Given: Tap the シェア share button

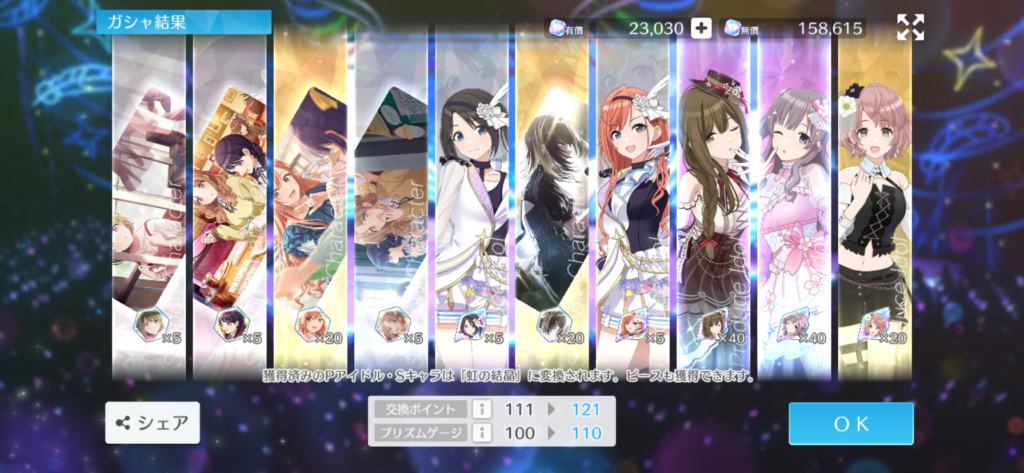Looking at the screenshot, I should pyautogui.click(x=153, y=423).
